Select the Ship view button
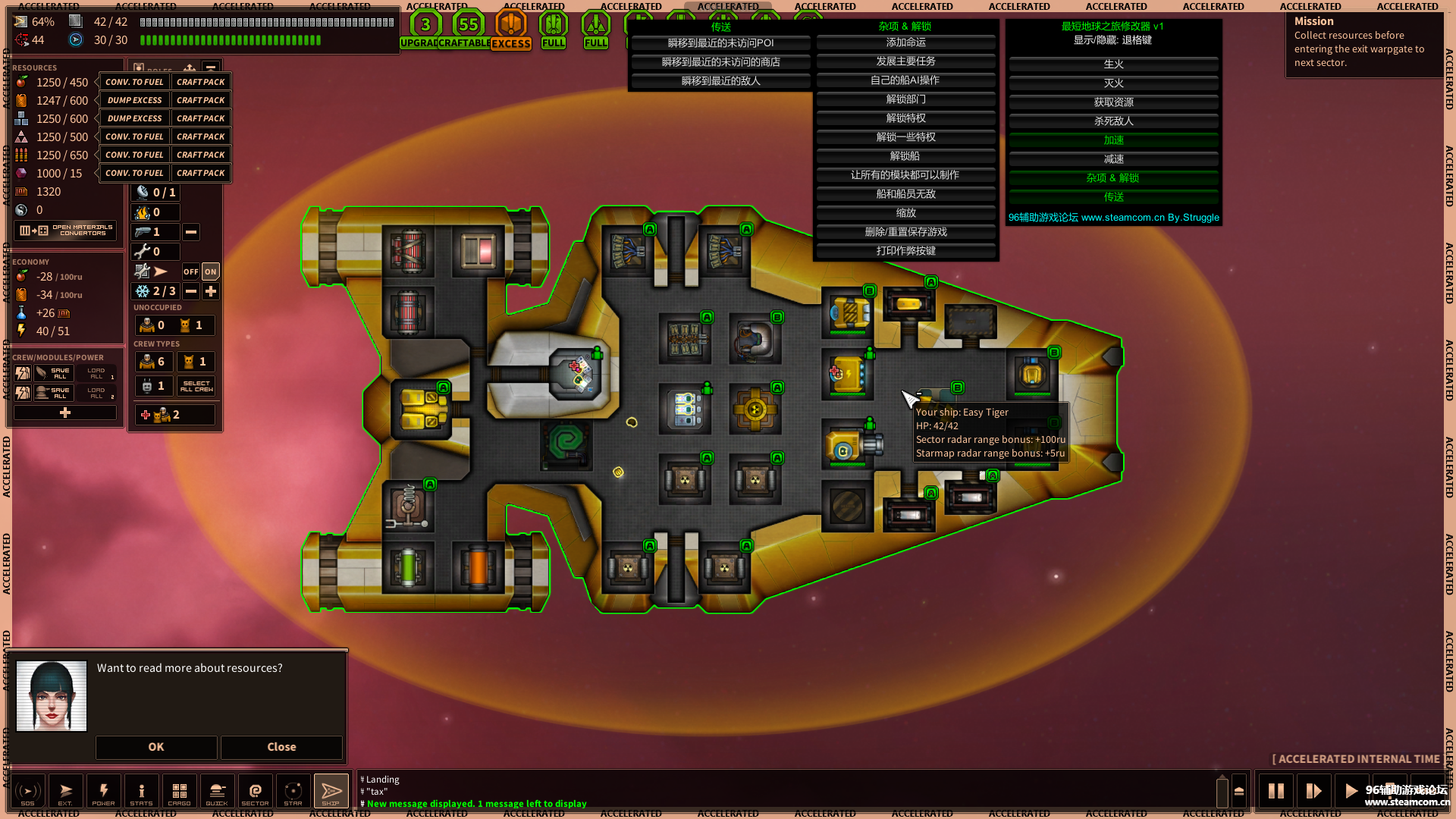 [x=331, y=791]
